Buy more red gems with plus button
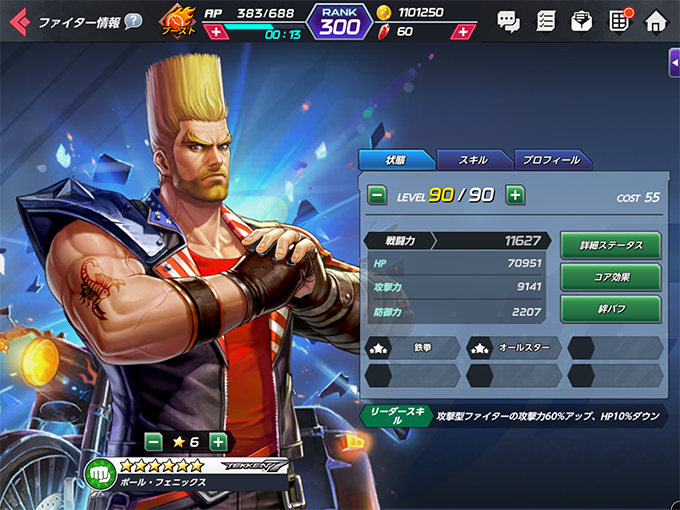The image size is (680, 510). (x=462, y=31)
